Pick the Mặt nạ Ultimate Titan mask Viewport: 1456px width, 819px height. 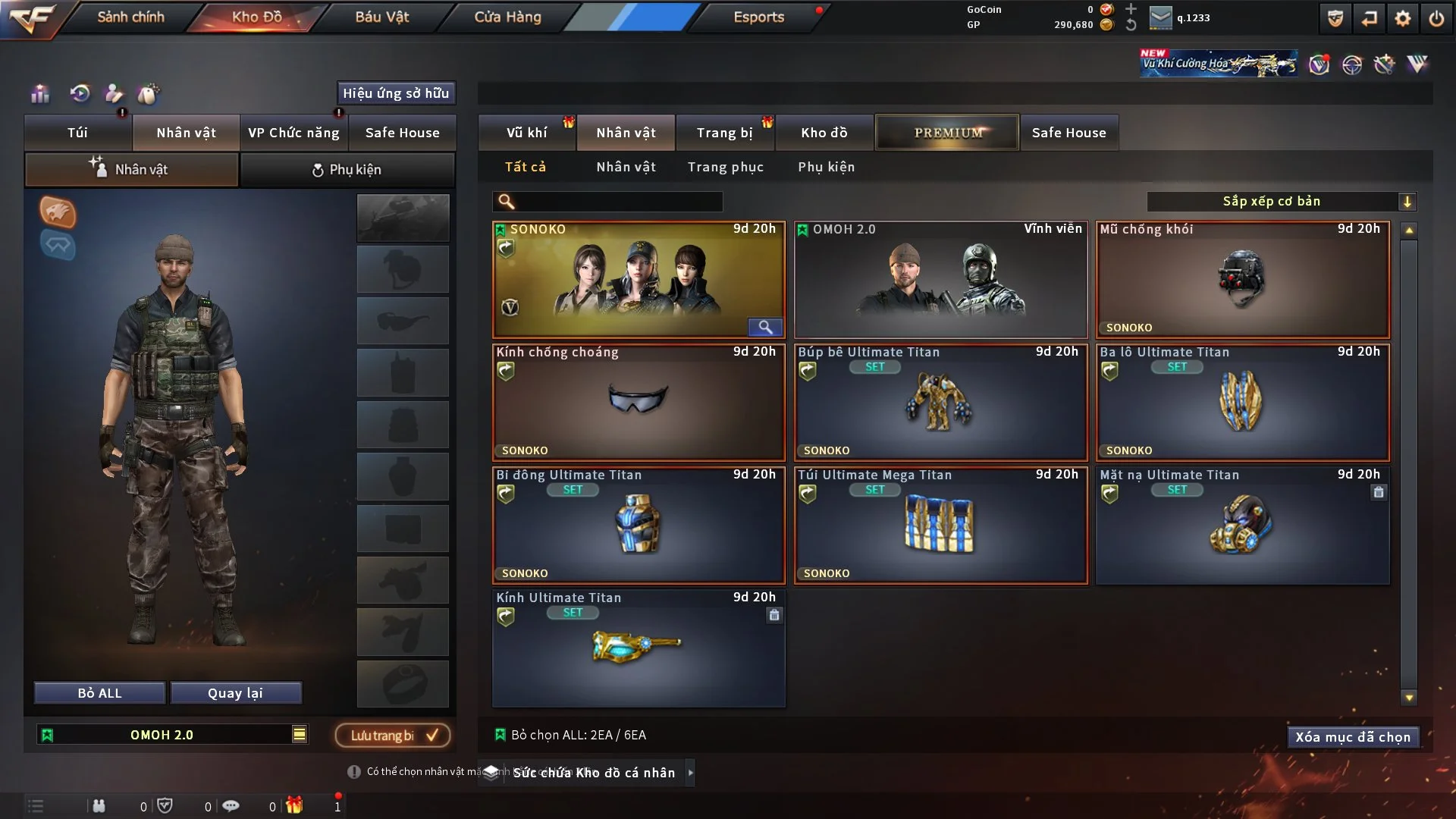pyautogui.click(x=1242, y=526)
